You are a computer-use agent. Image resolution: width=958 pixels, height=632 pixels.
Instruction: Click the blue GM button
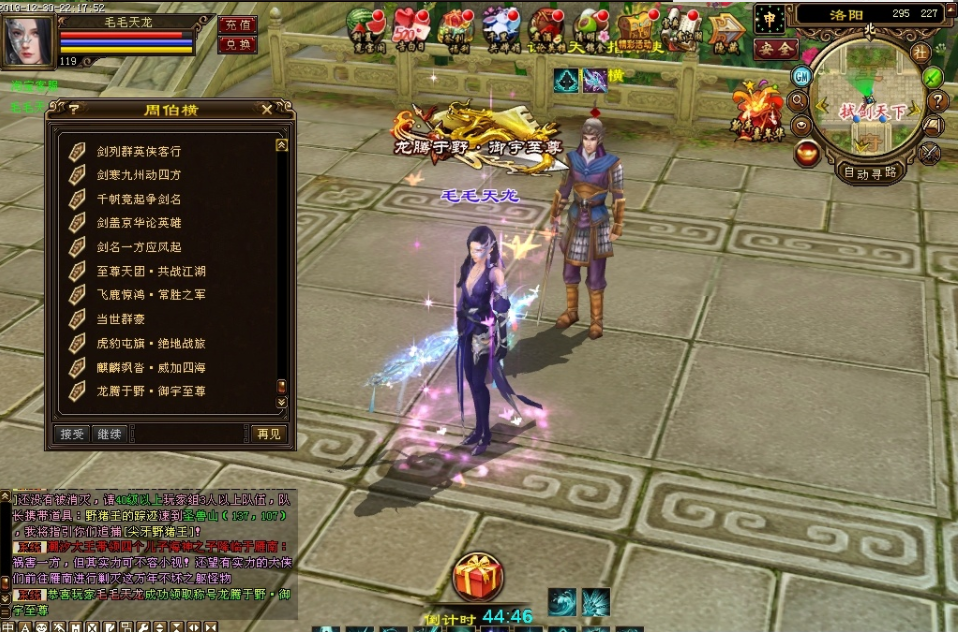click(x=801, y=76)
